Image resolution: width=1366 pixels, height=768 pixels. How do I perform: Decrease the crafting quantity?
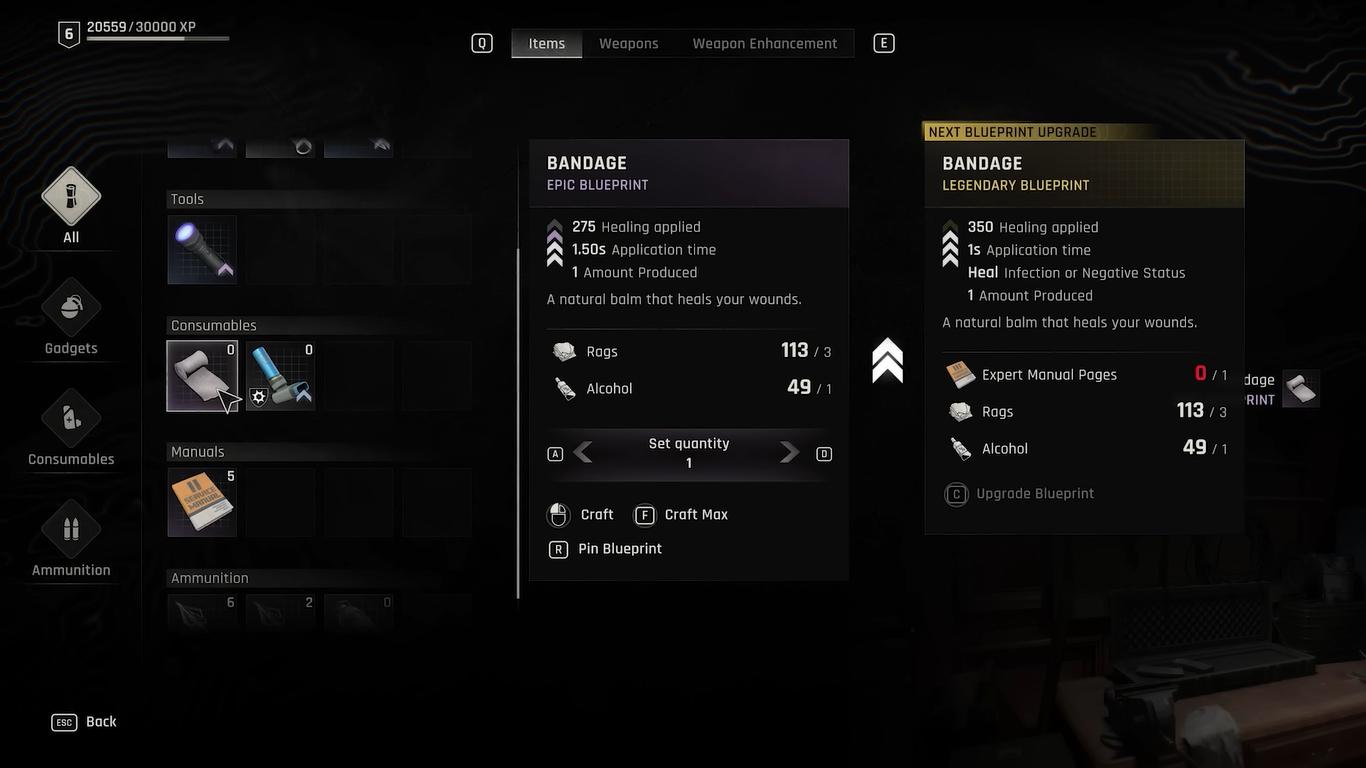pos(583,453)
